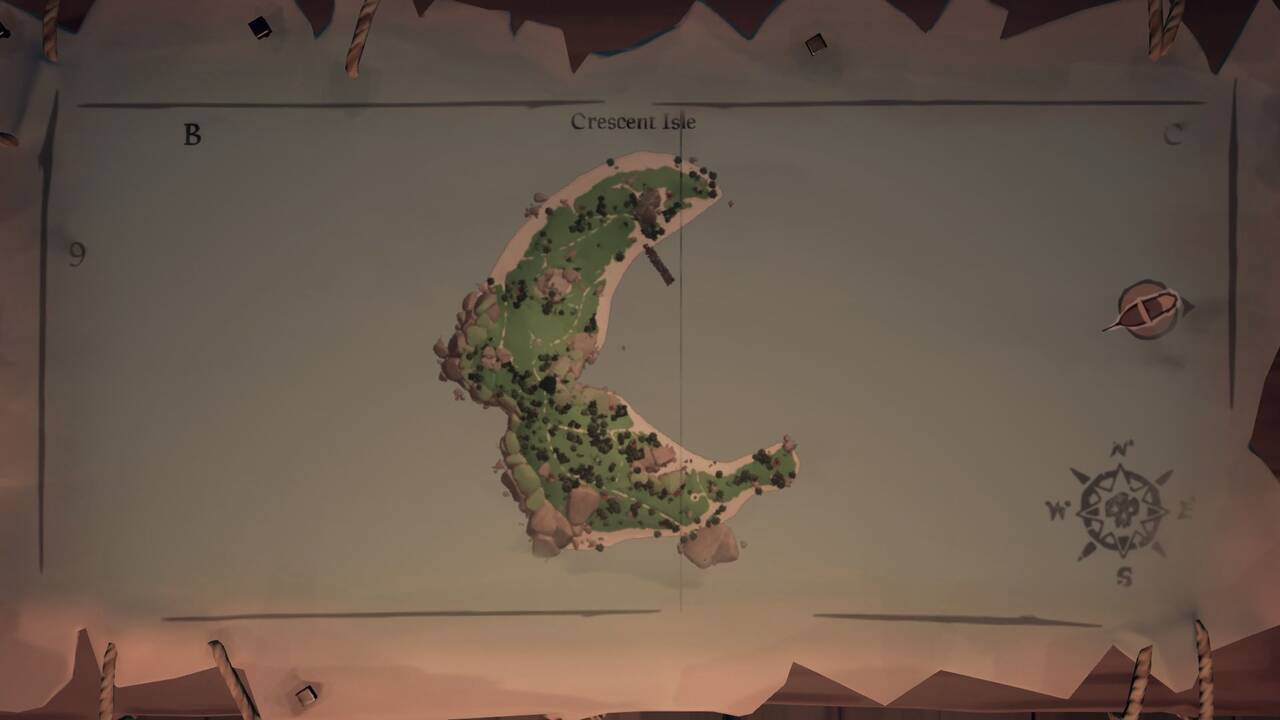Click the N marker on the compass rose

[x=1123, y=450]
